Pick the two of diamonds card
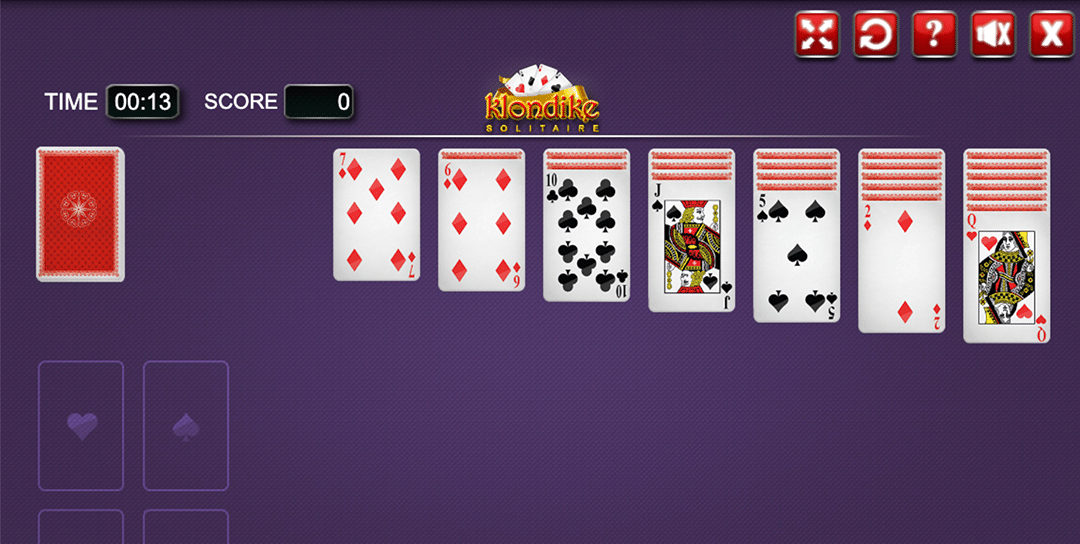The image size is (1080, 544). pyautogui.click(x=901, y=267)
